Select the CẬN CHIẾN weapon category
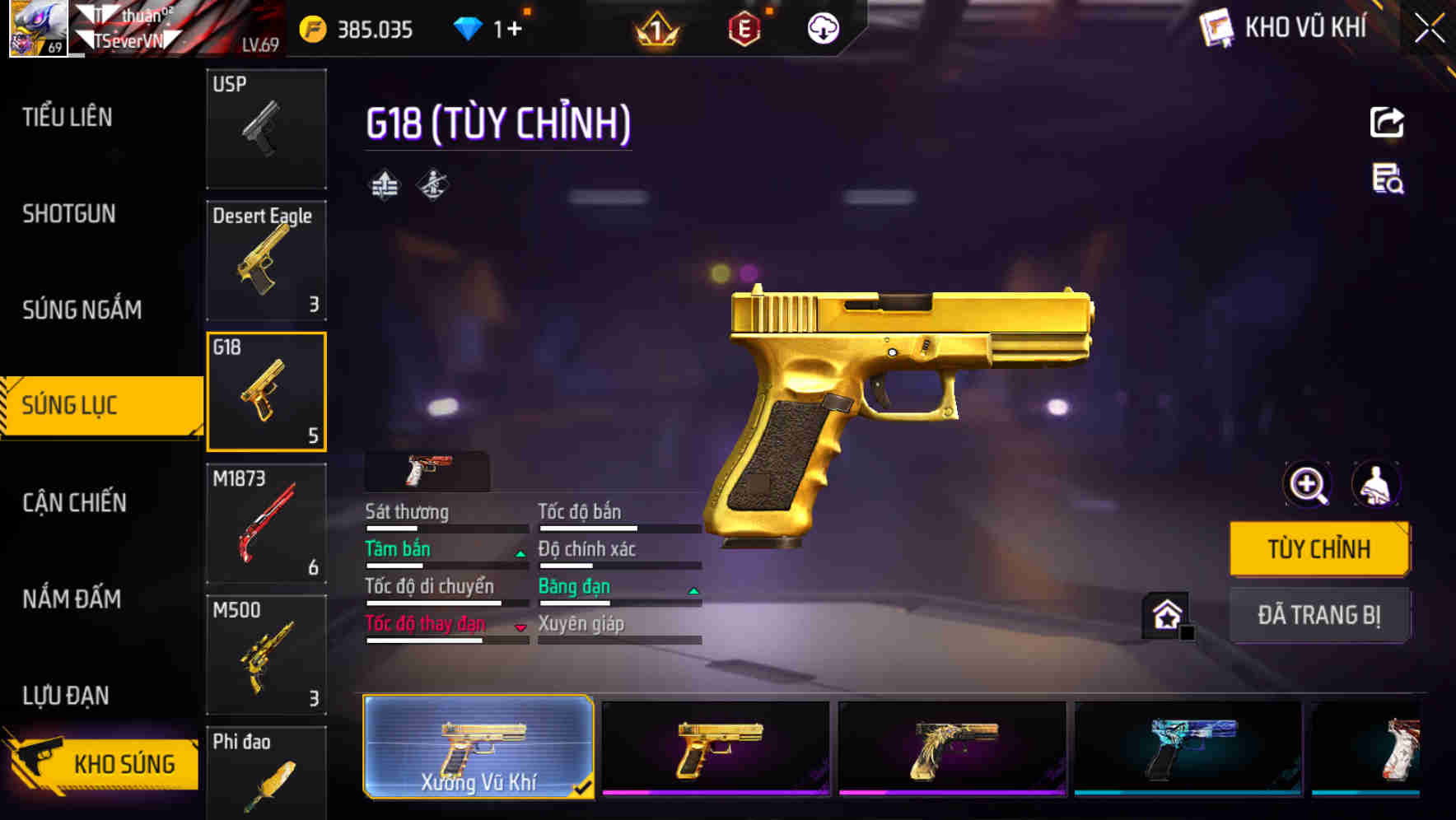 point(72,502)
